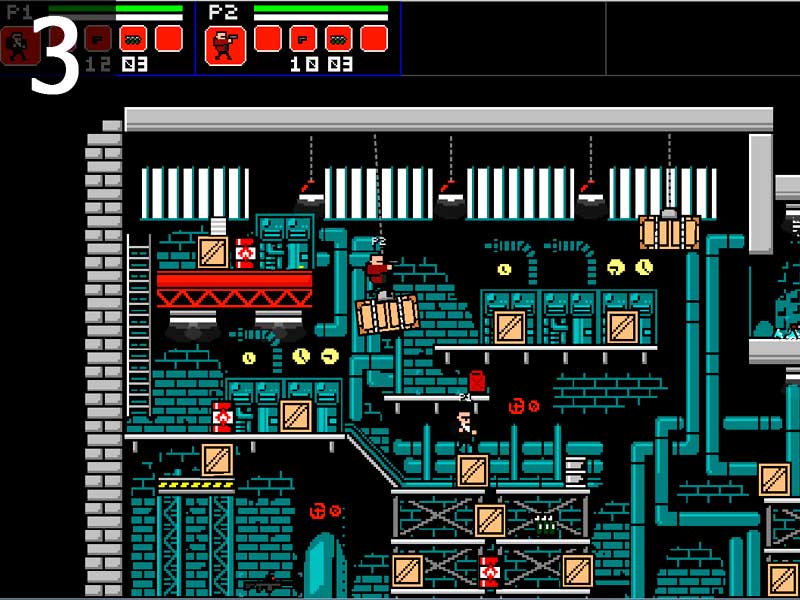Click Player 1's character portrait
The height and width of the screenshot is (600, 800).
point(18,45)
